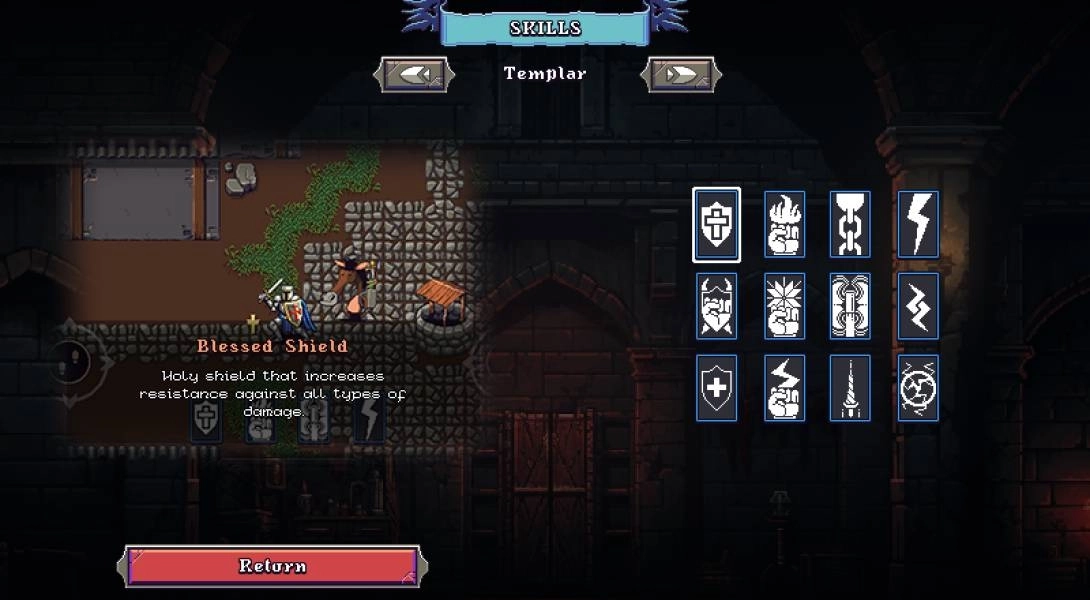Pick the cracked orb skill icon
1090x600 pixels.
tap(917, 388)
